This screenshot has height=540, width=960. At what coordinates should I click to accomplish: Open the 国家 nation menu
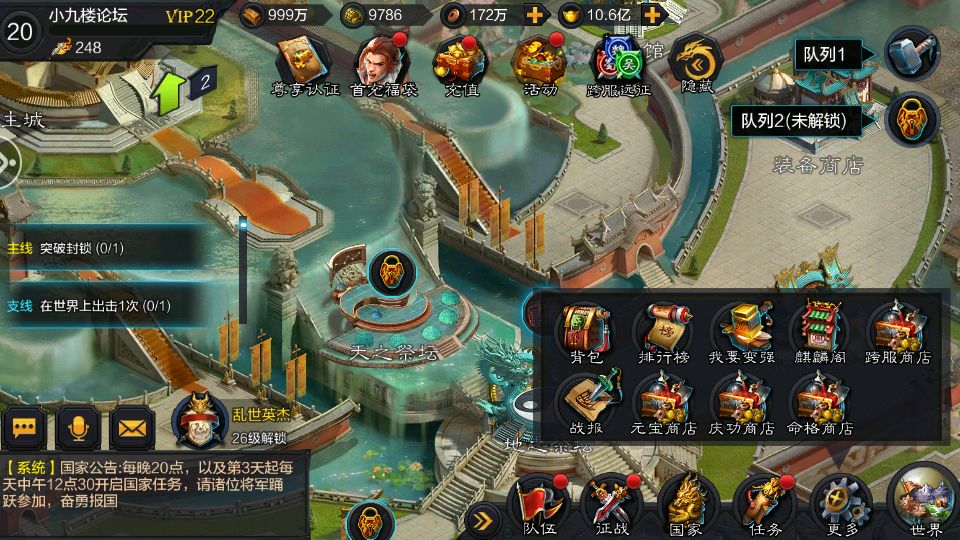coord(686,503)
